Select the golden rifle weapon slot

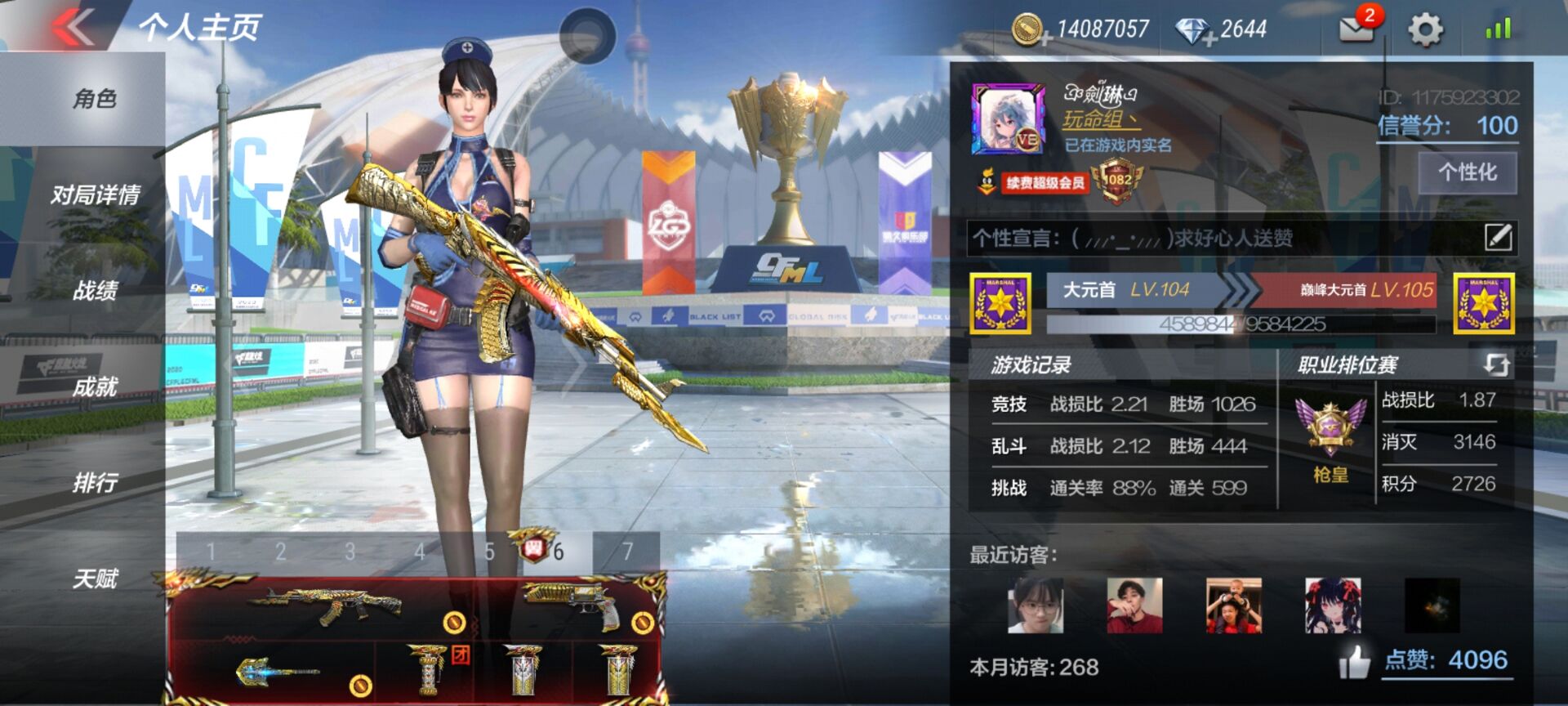pyautogui.click(x=327, y=608)
